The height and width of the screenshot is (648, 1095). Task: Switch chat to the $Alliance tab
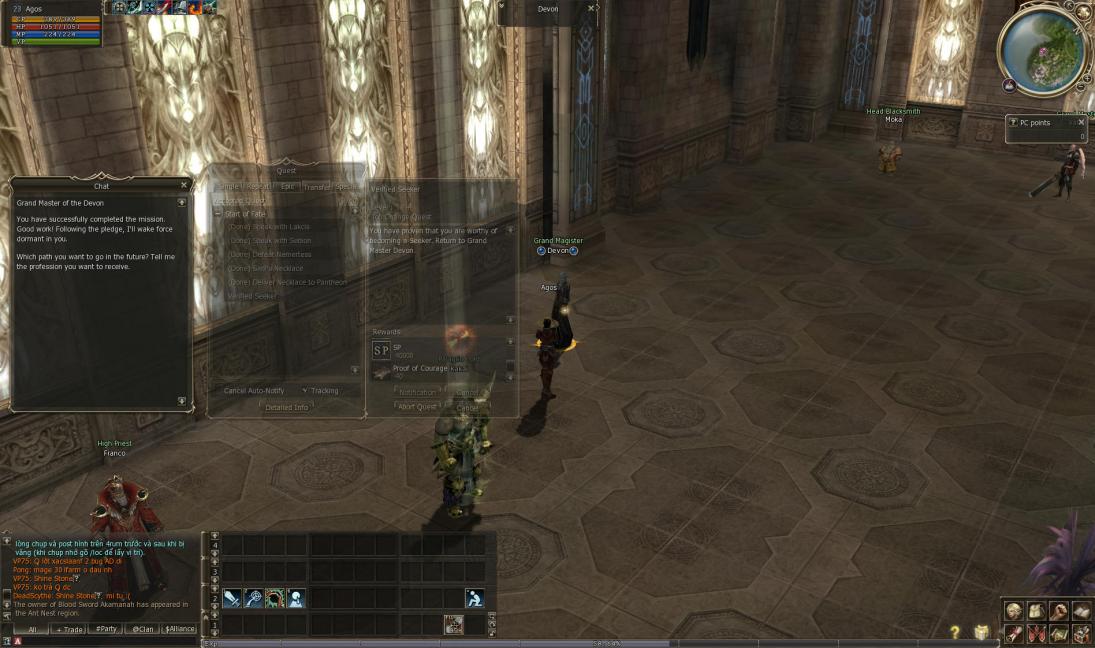(x=179, y=629)
